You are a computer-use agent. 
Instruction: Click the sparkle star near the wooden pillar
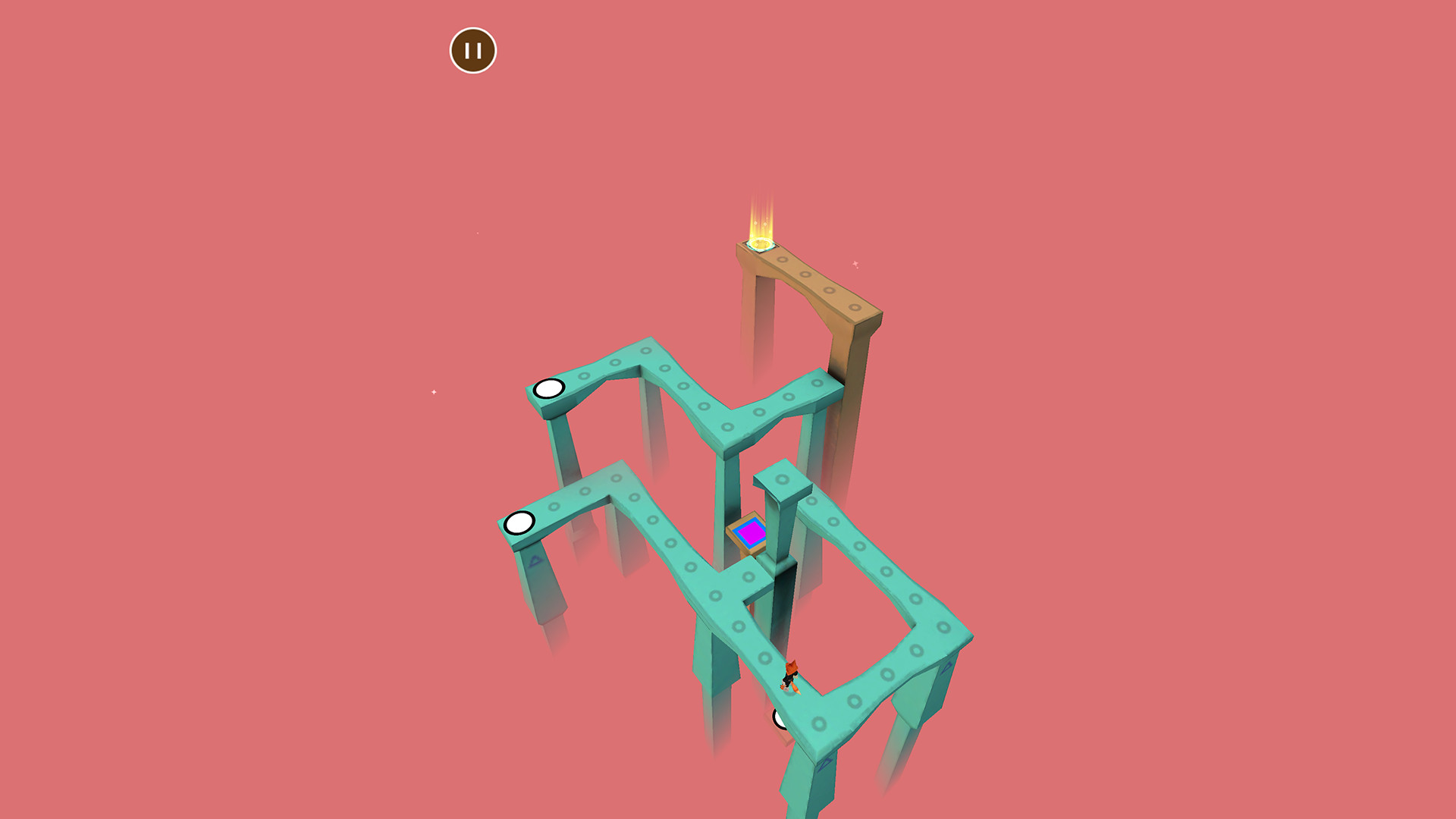point(854,265)
